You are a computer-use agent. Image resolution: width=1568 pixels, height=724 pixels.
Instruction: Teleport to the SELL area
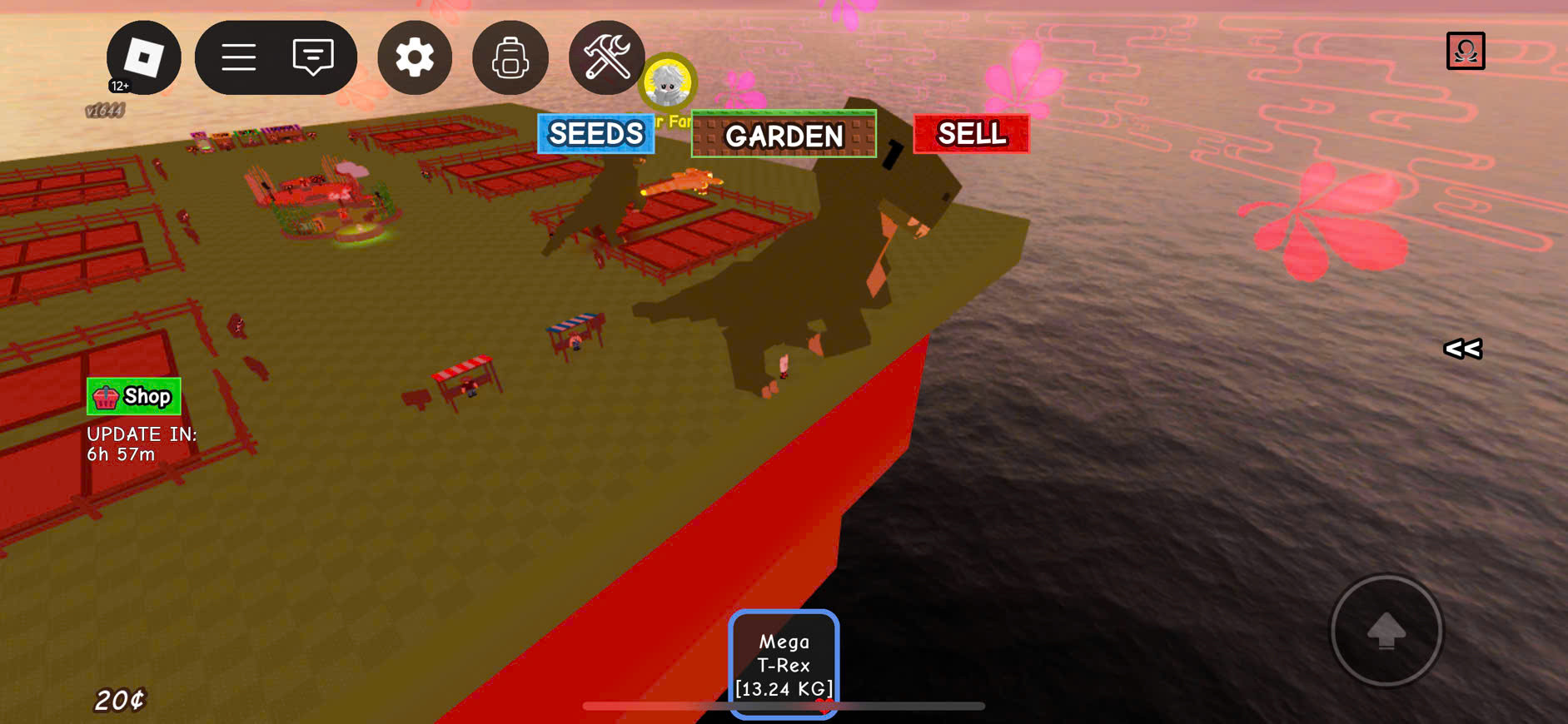pyautogui.click(x=971, y=134)
